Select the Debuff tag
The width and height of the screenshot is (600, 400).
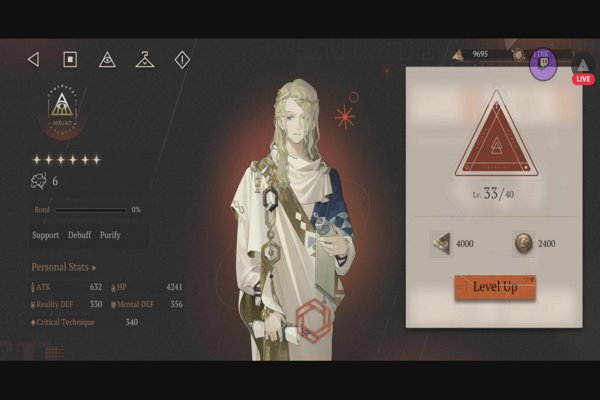point(80,235)
